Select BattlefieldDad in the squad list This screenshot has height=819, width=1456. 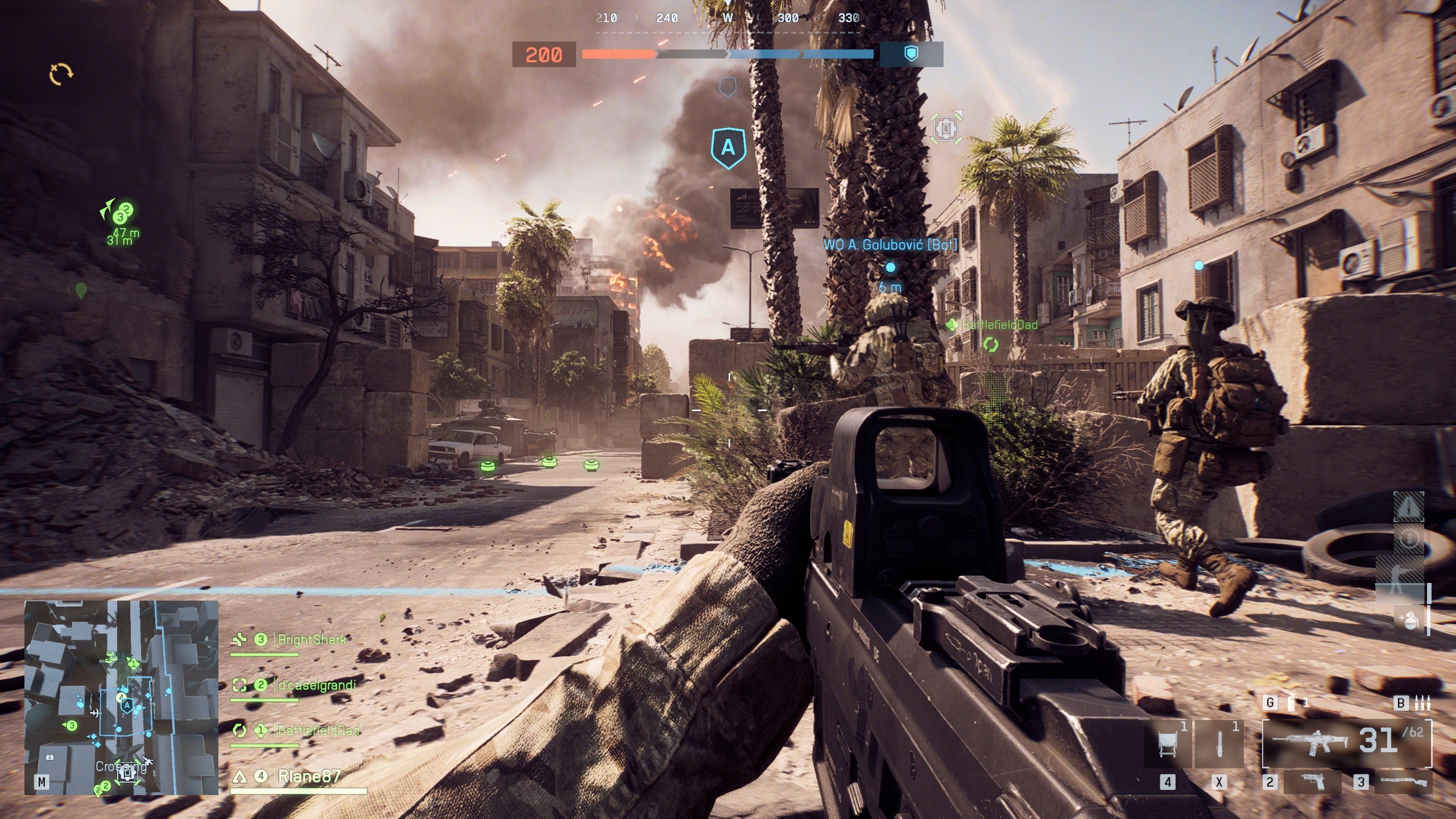pyautogui.click(x=318, y=730)
